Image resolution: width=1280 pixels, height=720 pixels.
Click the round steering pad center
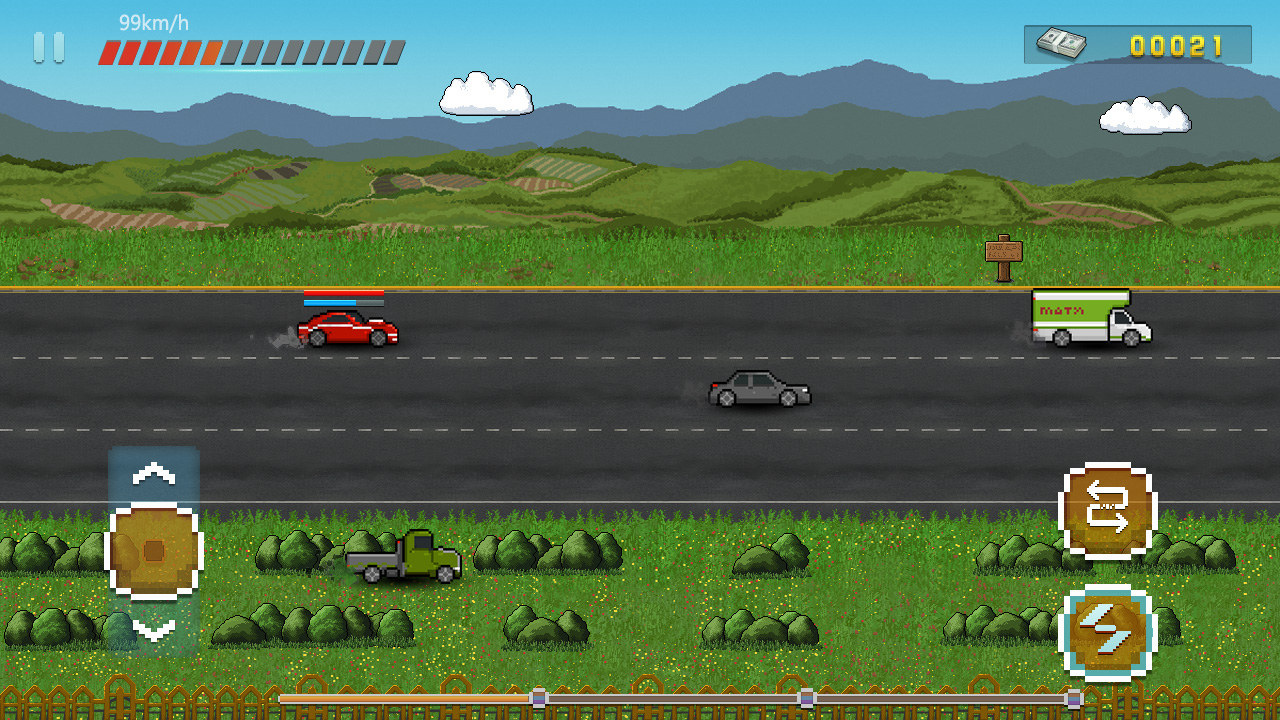154,551
